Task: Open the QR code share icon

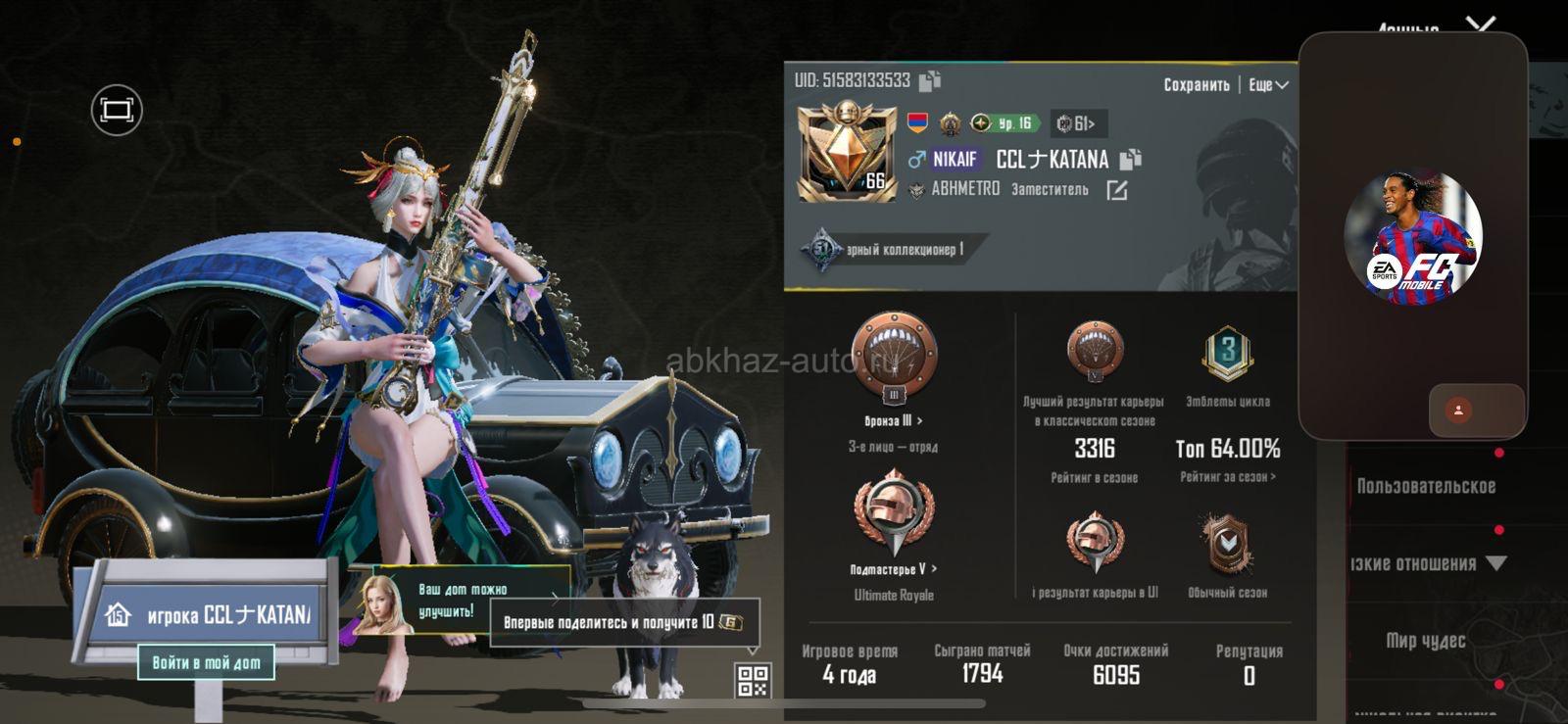Action: click(753, 680)
